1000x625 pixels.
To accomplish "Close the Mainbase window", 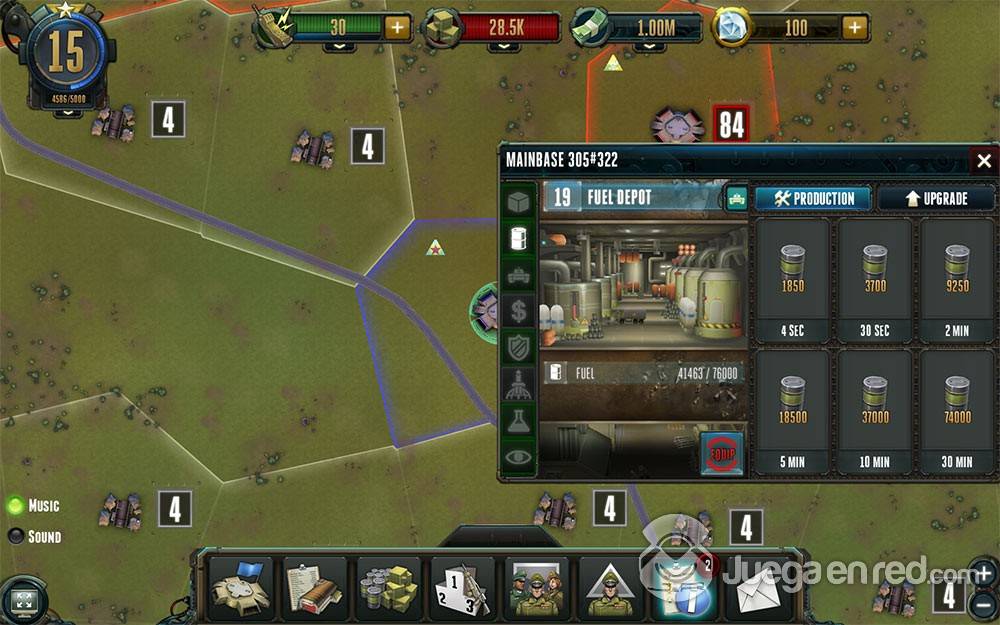I will pyautogui.click(x=984, y=161).
